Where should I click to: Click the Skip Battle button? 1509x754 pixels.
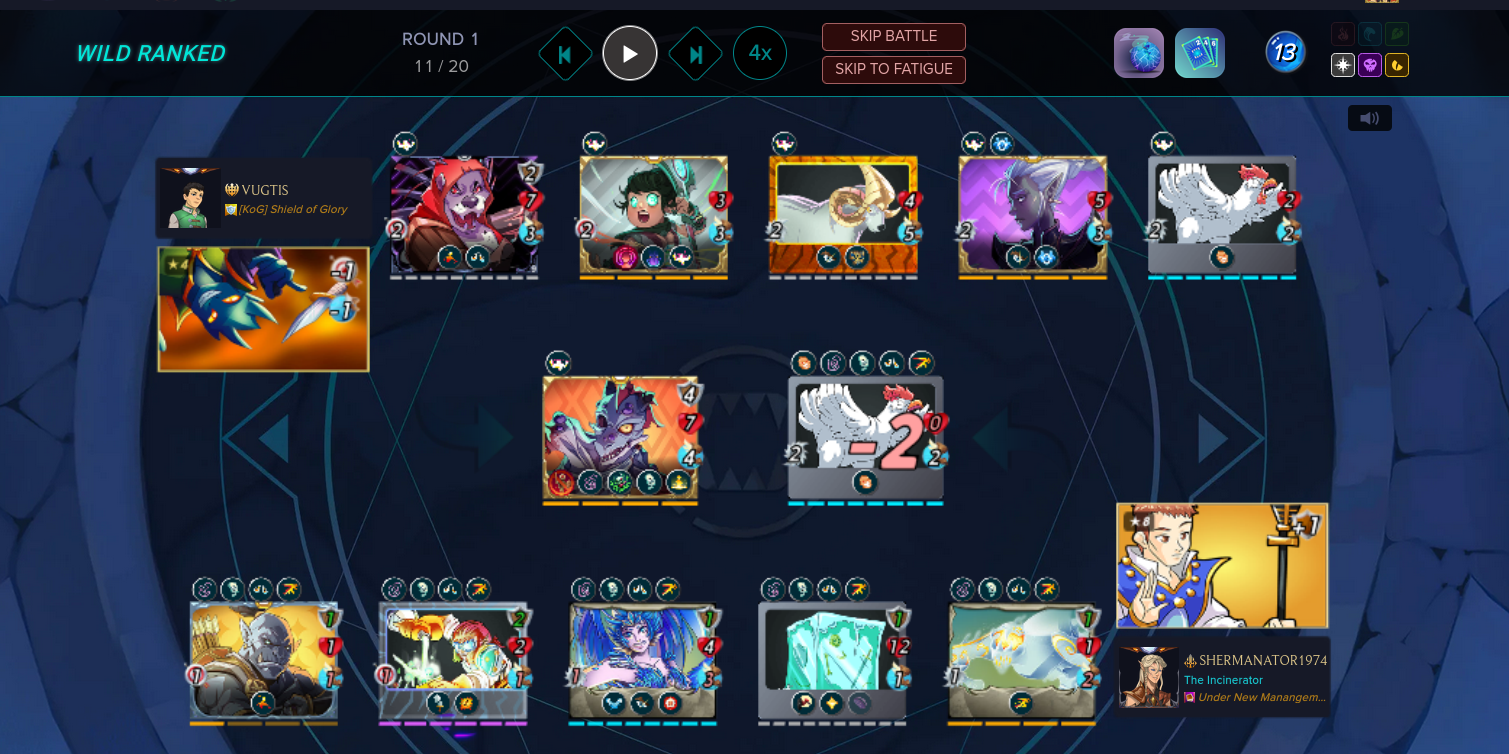coord(893,37)
